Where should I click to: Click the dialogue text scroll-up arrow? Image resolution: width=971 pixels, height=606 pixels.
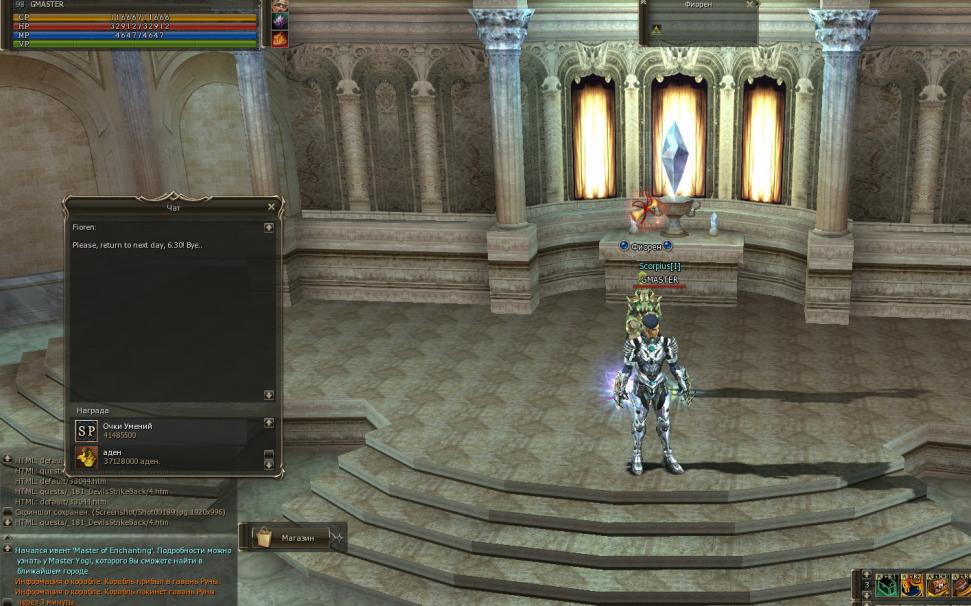[269, 228]
